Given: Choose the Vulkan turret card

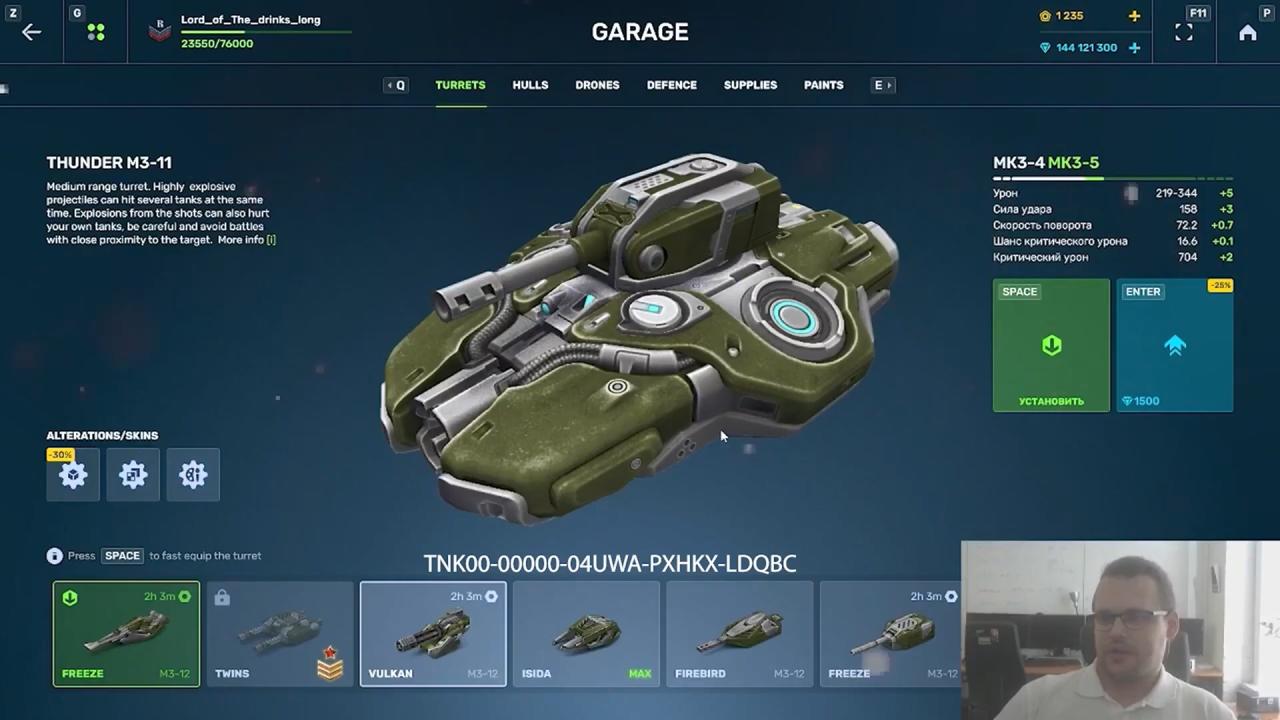Looking at the screenshot, I should pyautogui.click(x=433, y=634).
